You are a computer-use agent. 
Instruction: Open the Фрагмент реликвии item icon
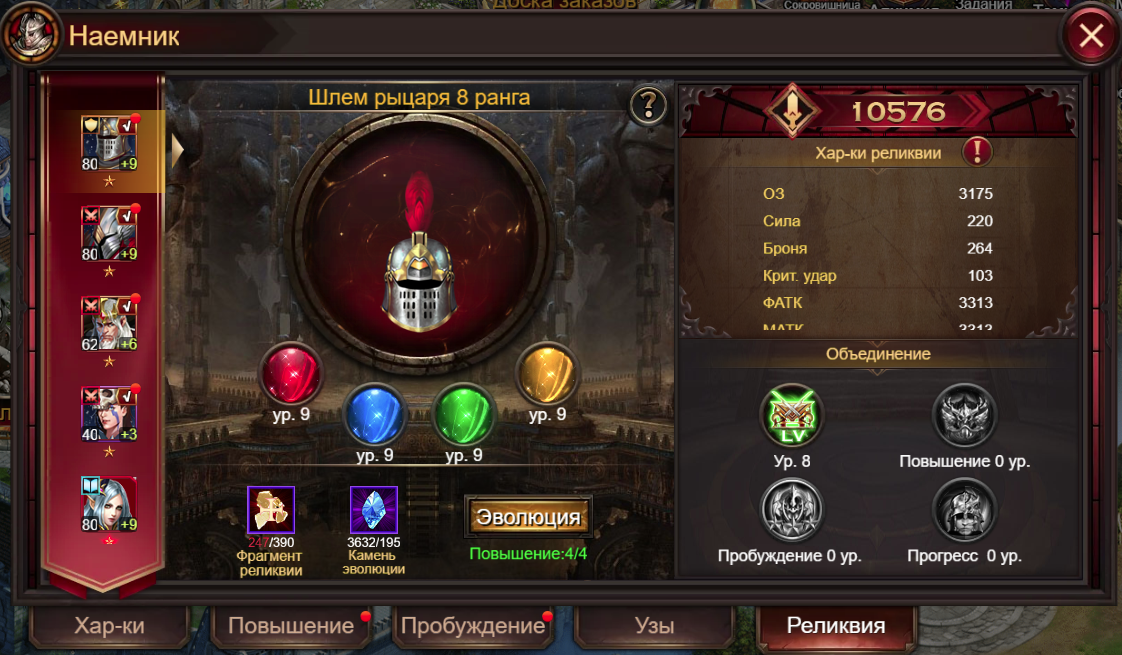coord(271,510)
